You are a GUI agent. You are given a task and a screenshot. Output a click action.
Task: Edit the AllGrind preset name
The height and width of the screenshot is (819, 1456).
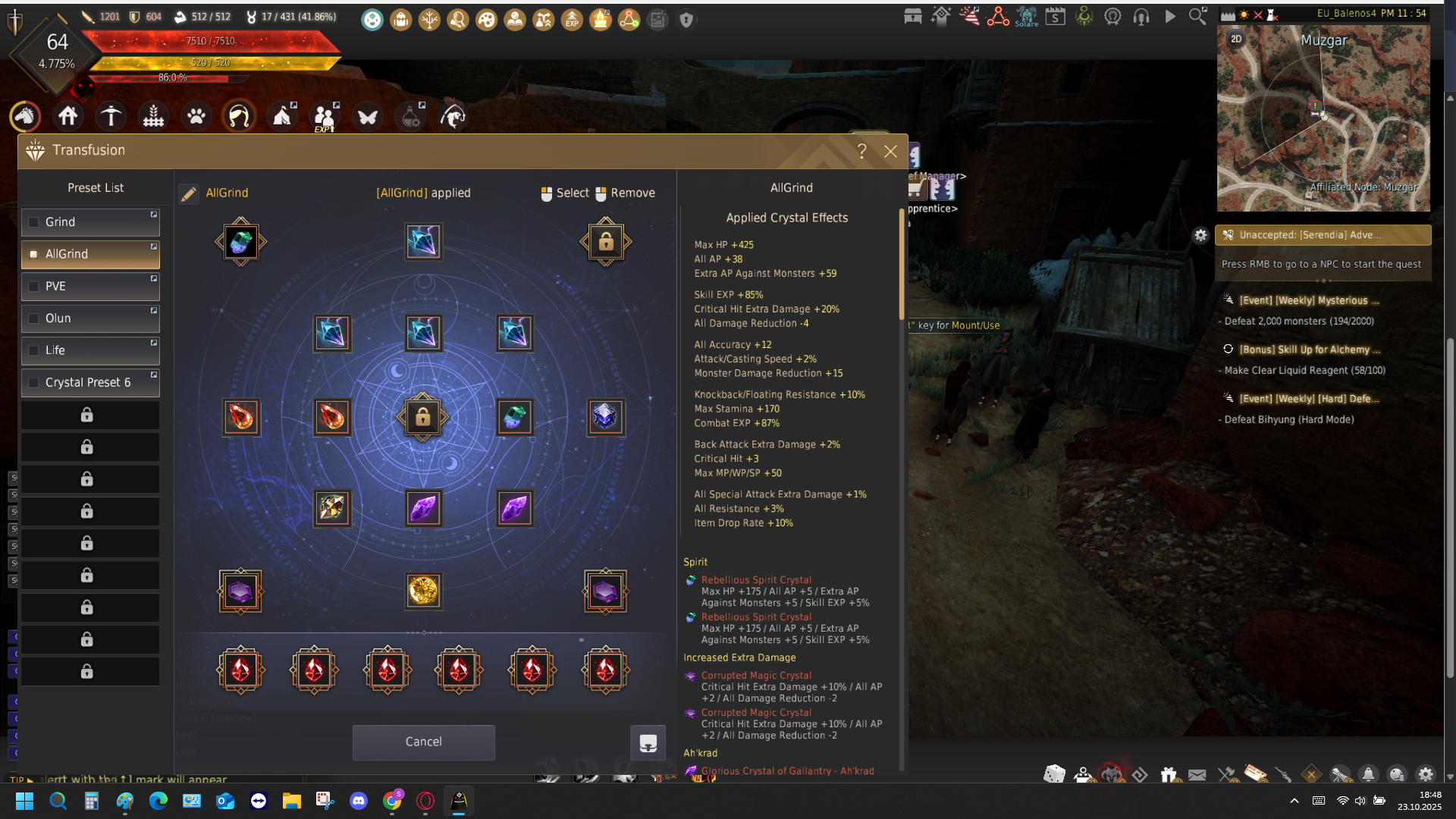[x=189, y=194]
